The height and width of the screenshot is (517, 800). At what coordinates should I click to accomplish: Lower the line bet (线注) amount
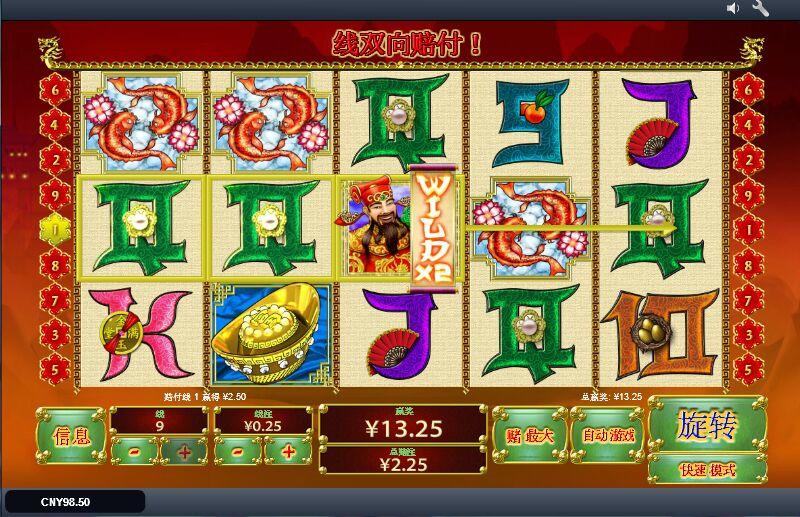click(x=237, y=452)
